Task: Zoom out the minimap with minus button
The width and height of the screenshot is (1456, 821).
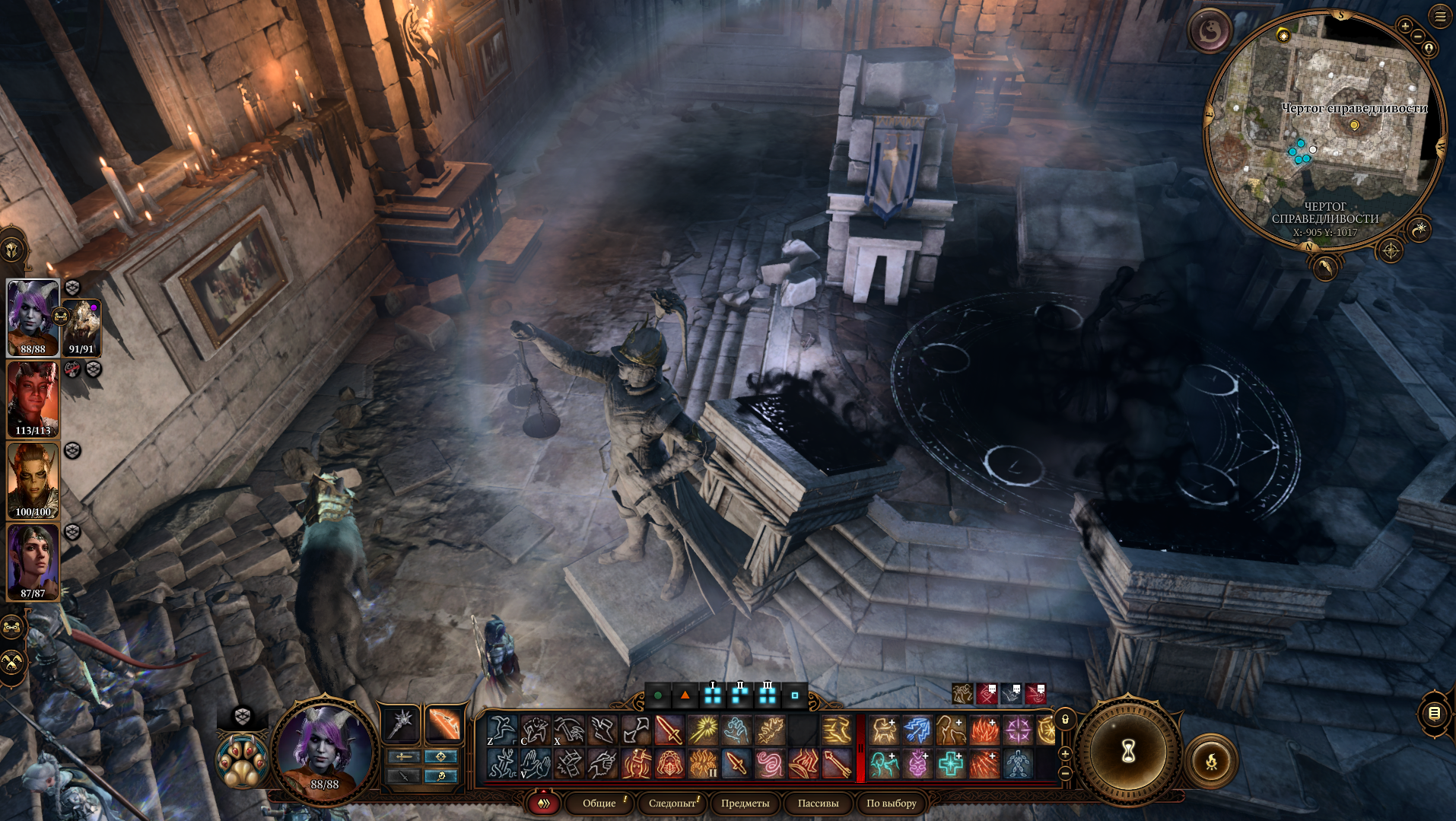Action: tap(1418, 36)
